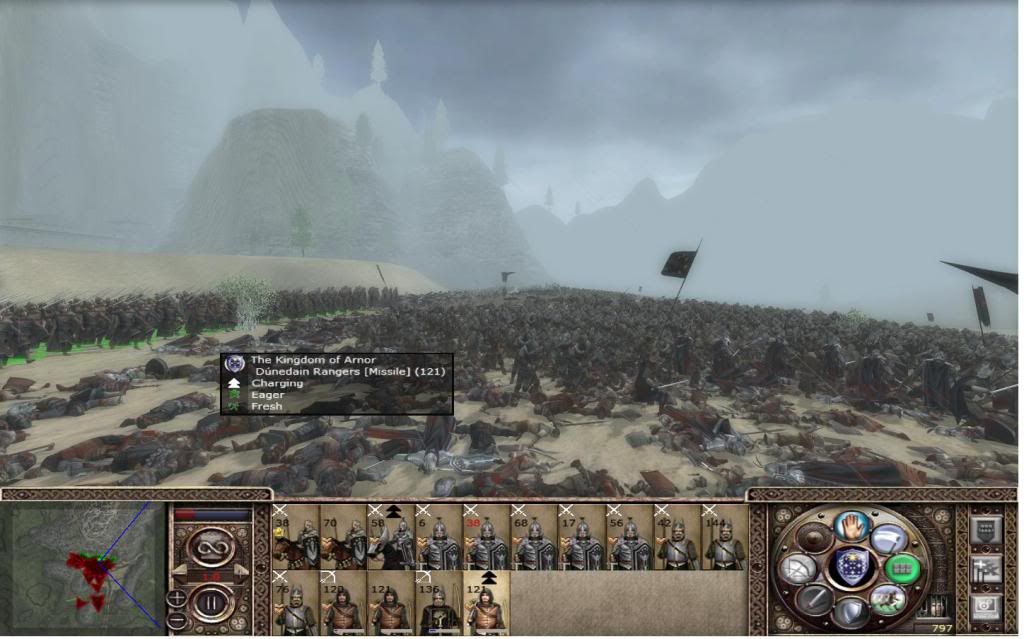
Task: Activate the sword melee command icon
Action: (813, 599)
